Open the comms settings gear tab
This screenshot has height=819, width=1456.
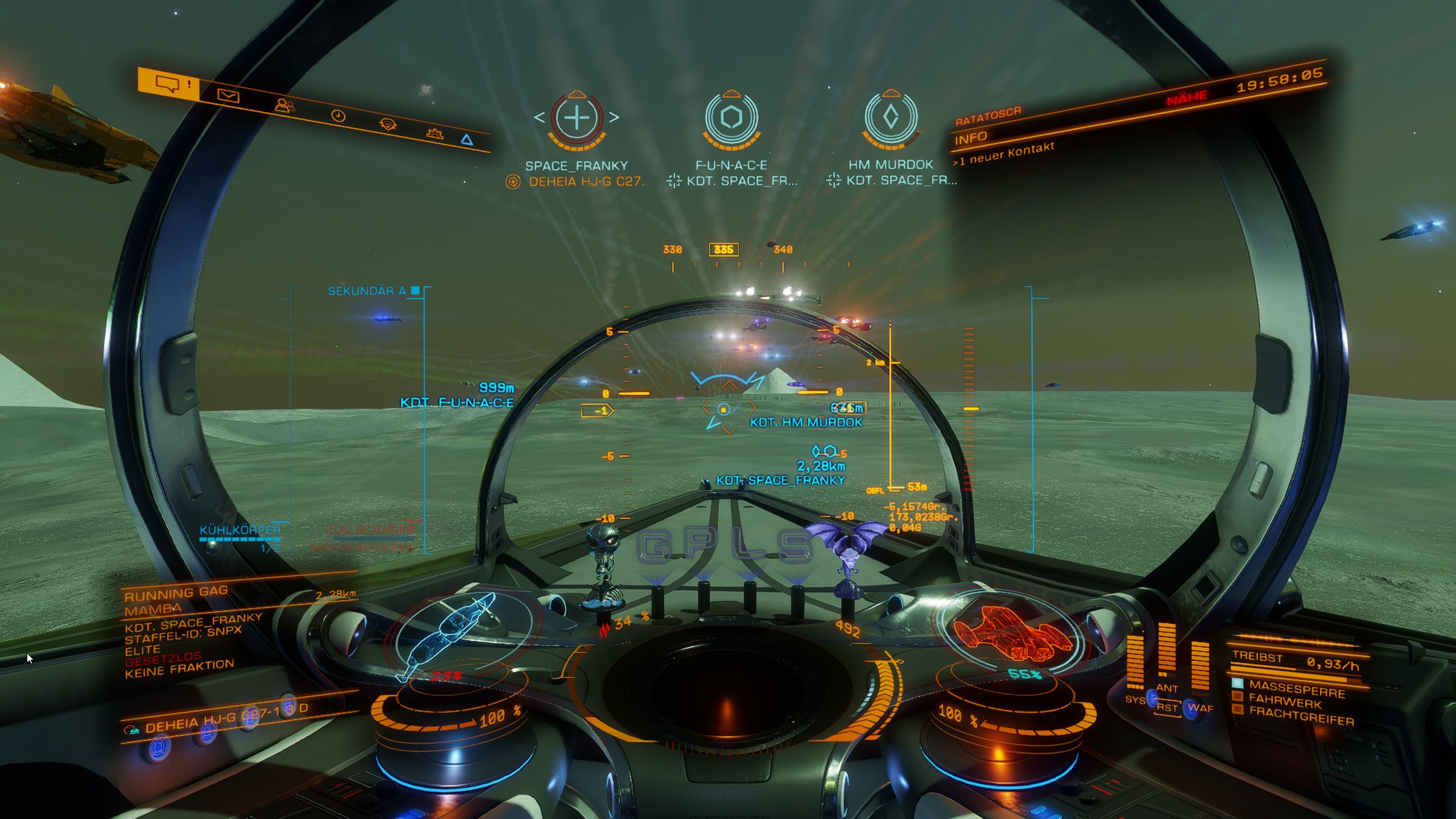pyautogui.click(x=435, y=134)
